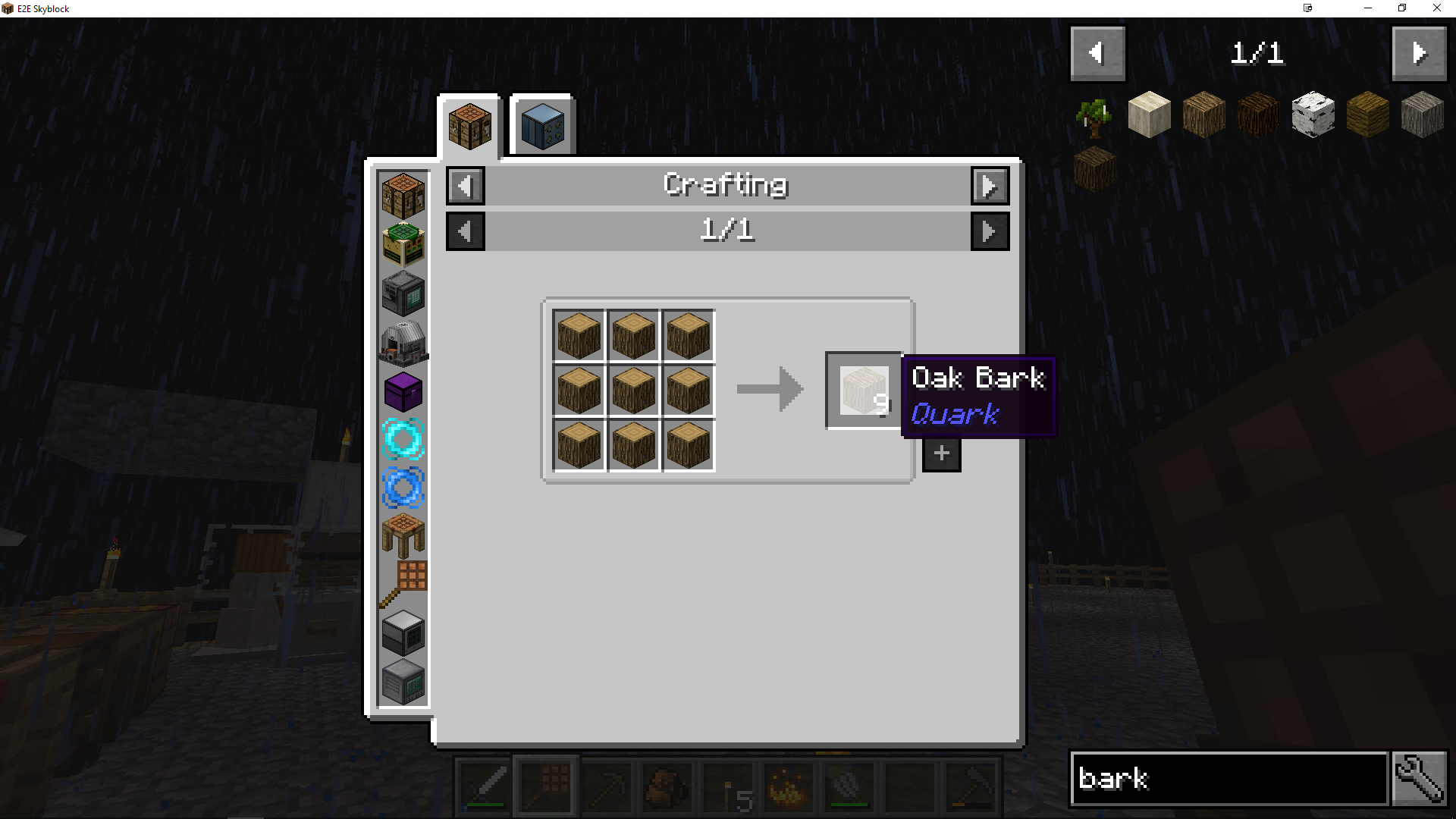Select the Oak Bark output item
The height and width of the screenshot is (819, 1456).
tap(864, 389)
